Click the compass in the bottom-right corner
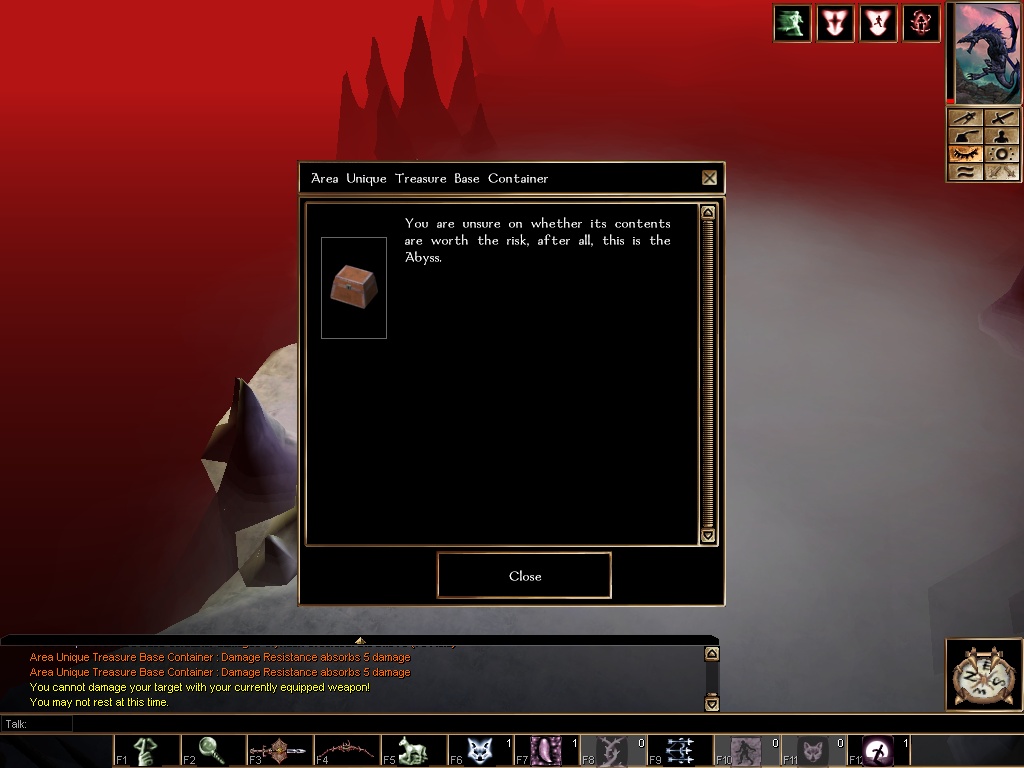Image resolution: width=1024 pixels, height=768 pixels. point(984,675)
